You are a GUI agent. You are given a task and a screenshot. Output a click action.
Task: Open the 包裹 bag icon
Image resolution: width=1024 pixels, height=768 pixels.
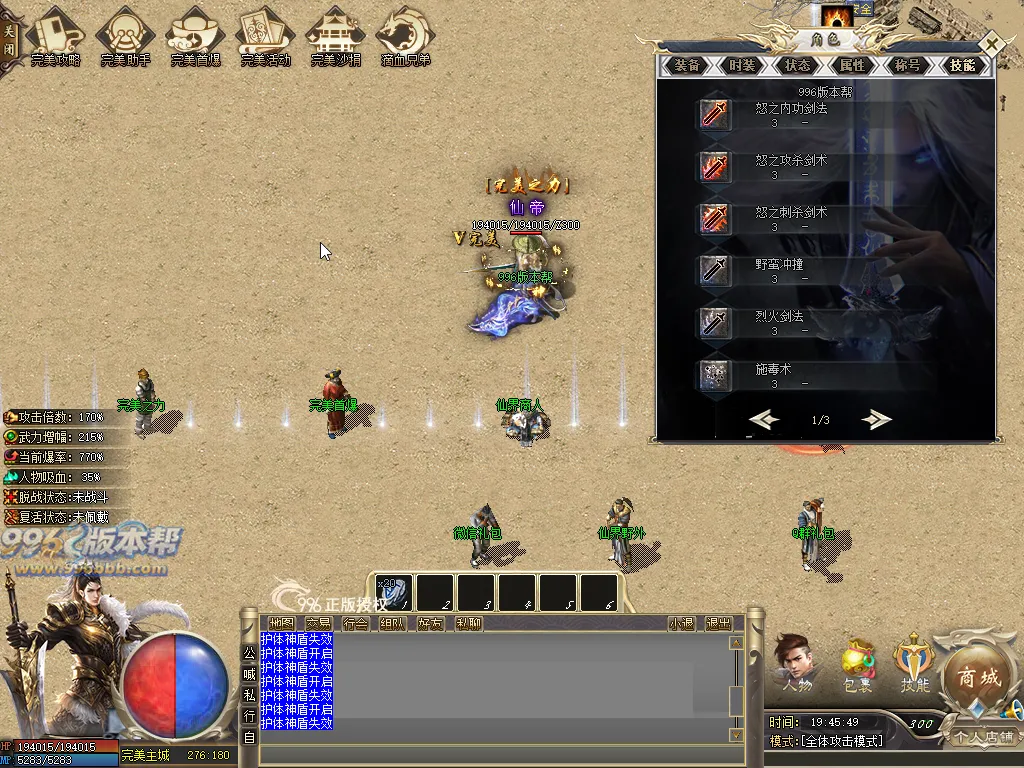tap(857, 665)
